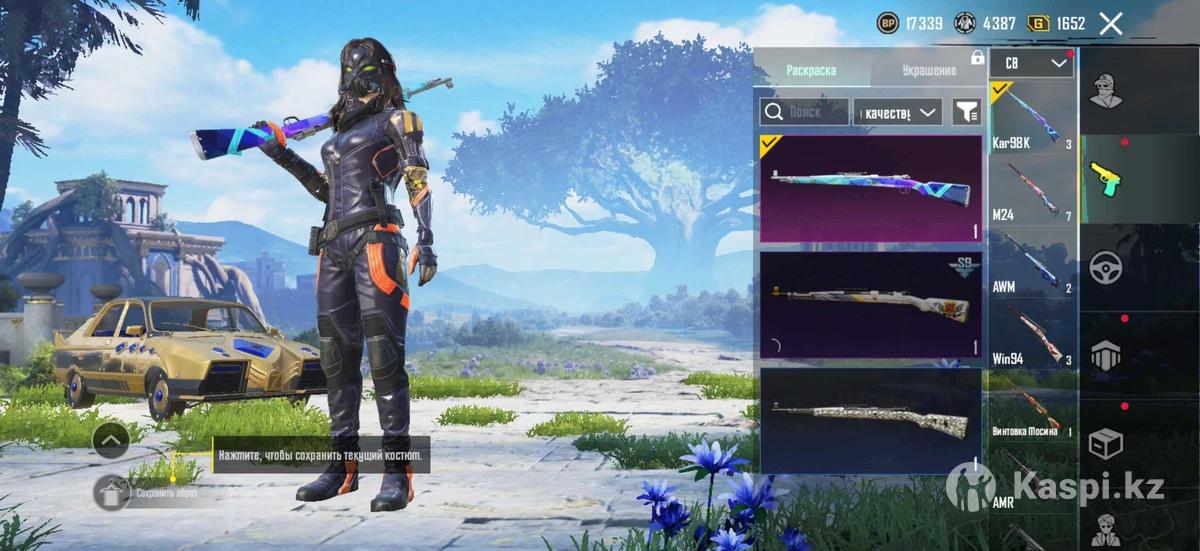Choose AWM from the weapon list
Viewport: 1200px width, 551px height.
click(1031, 264)
